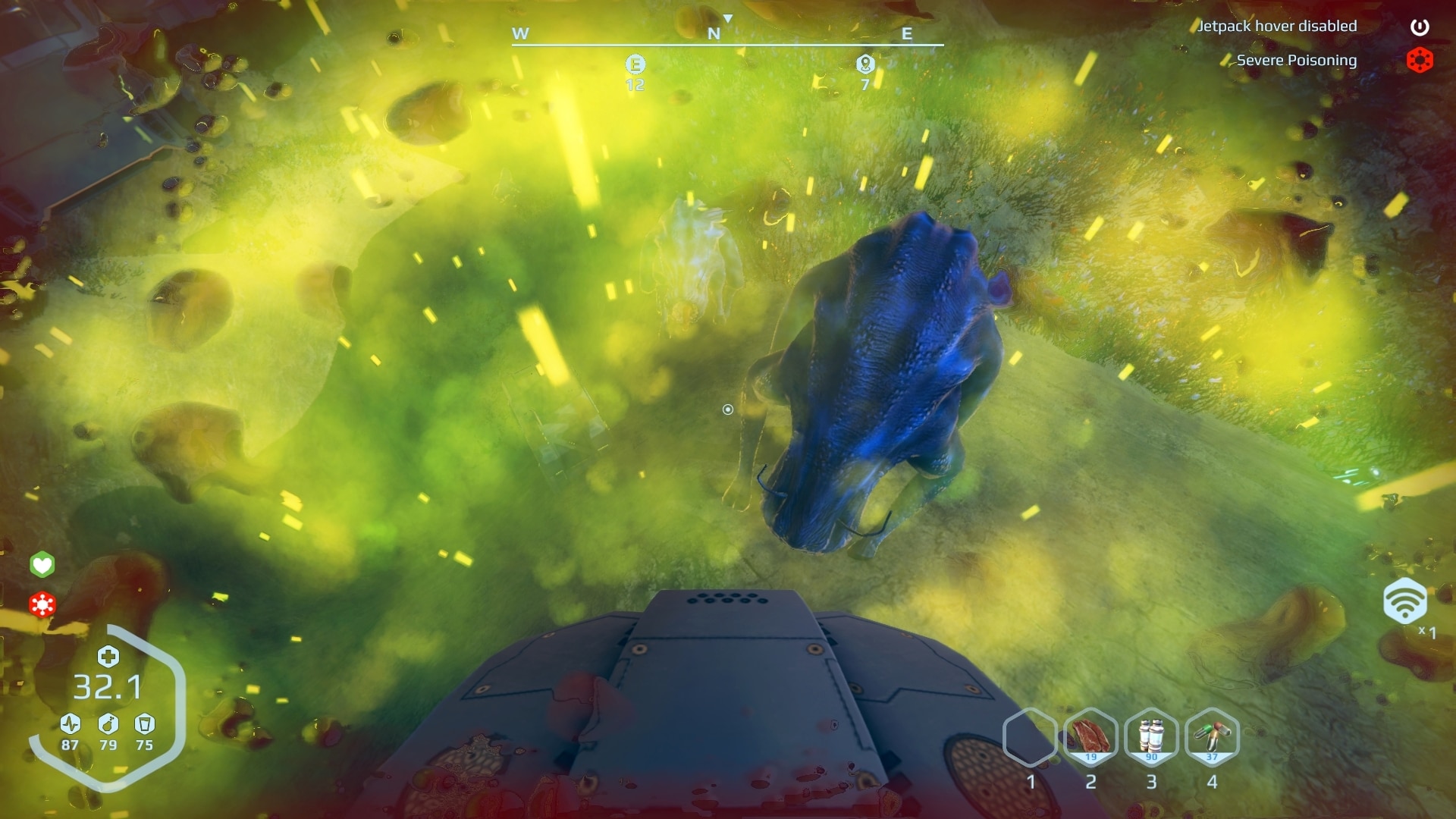1456x819 pixels.
Task: Click the green heart status icon
Action: pos(42,564)
